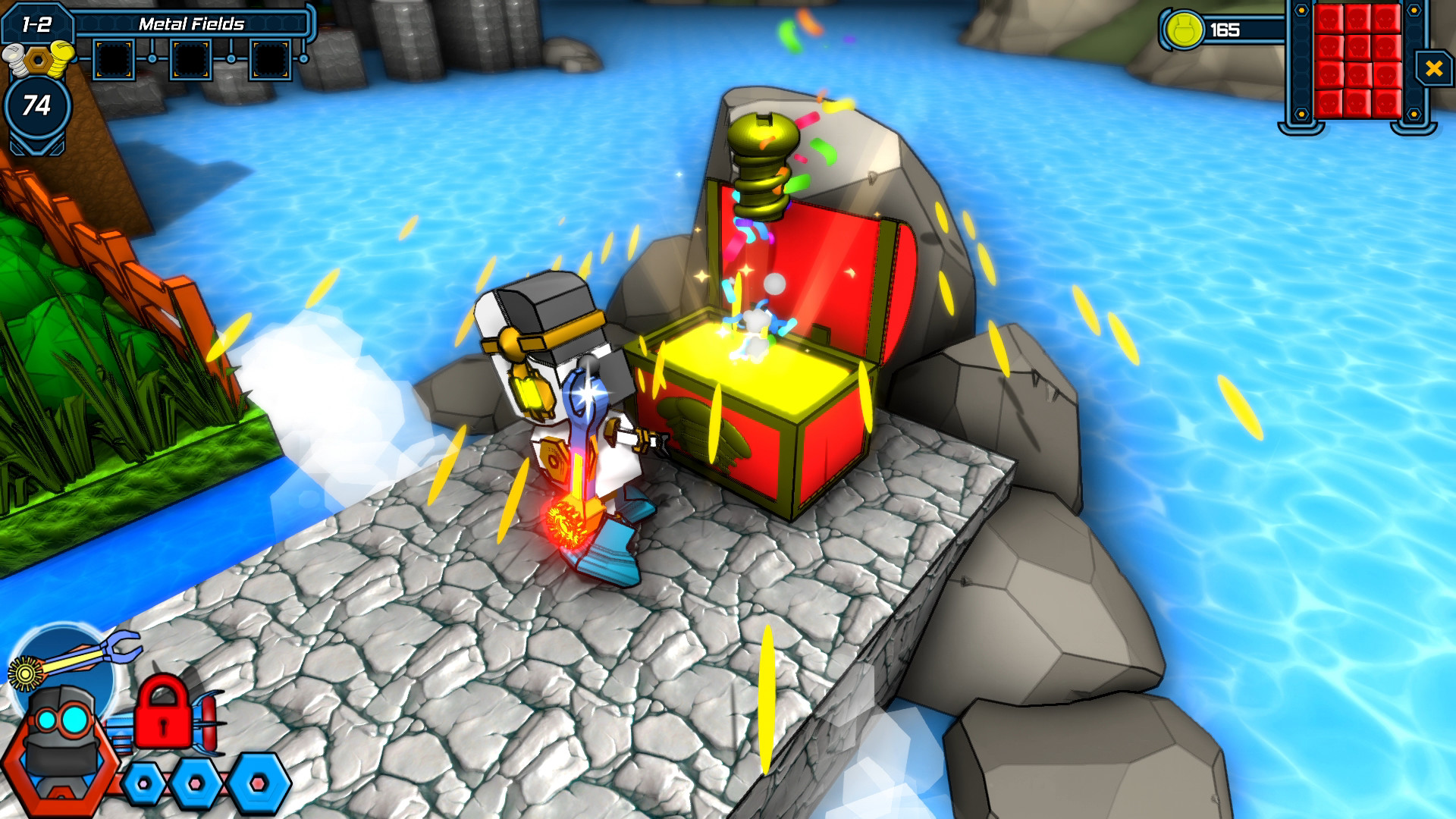This screenshot has width=1456, height=819.
Task: Select the 1-2 level badge
Action: click(37, 23)
